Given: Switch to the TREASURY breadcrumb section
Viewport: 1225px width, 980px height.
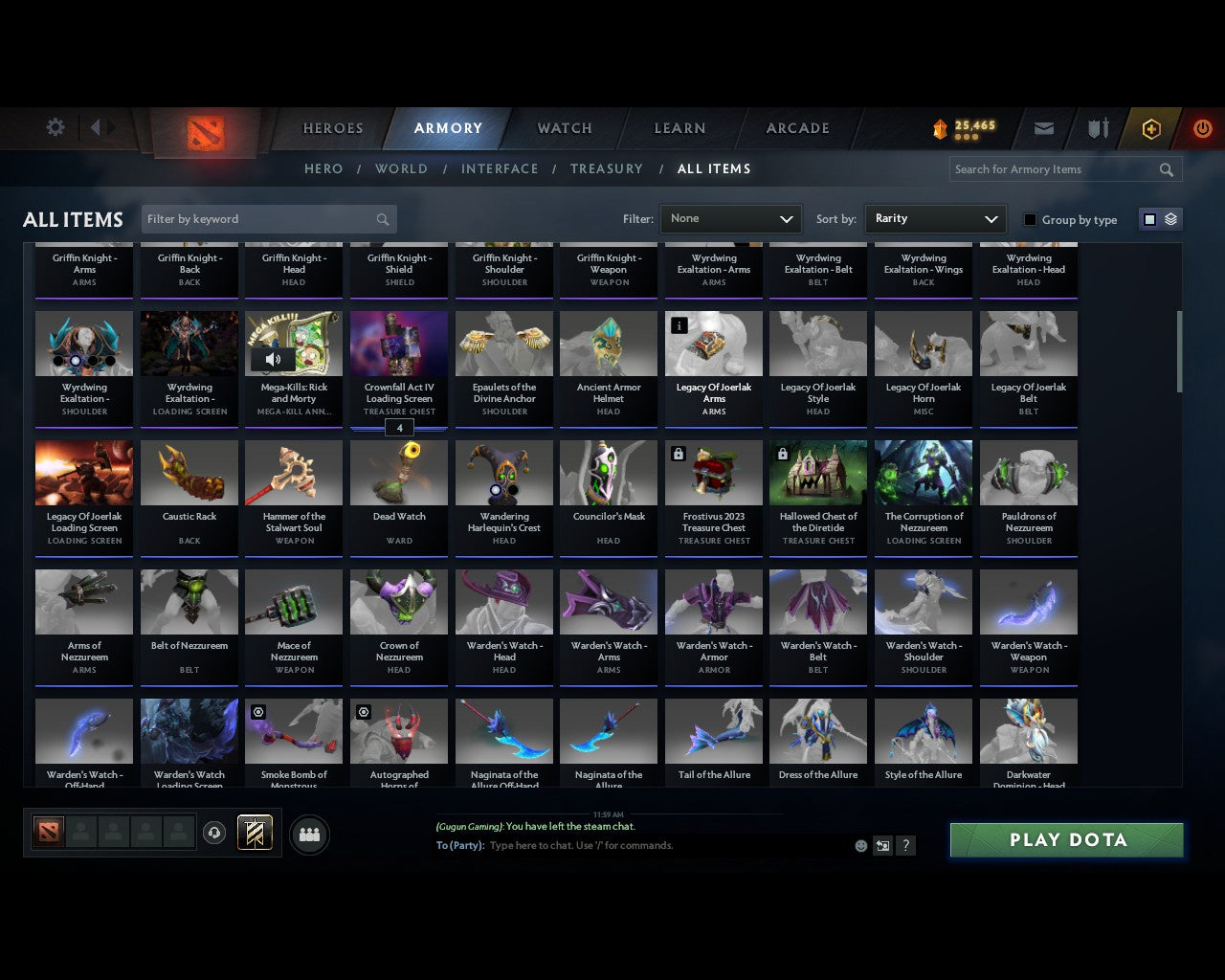Looking at the screenshot, I should coord(606,168).
